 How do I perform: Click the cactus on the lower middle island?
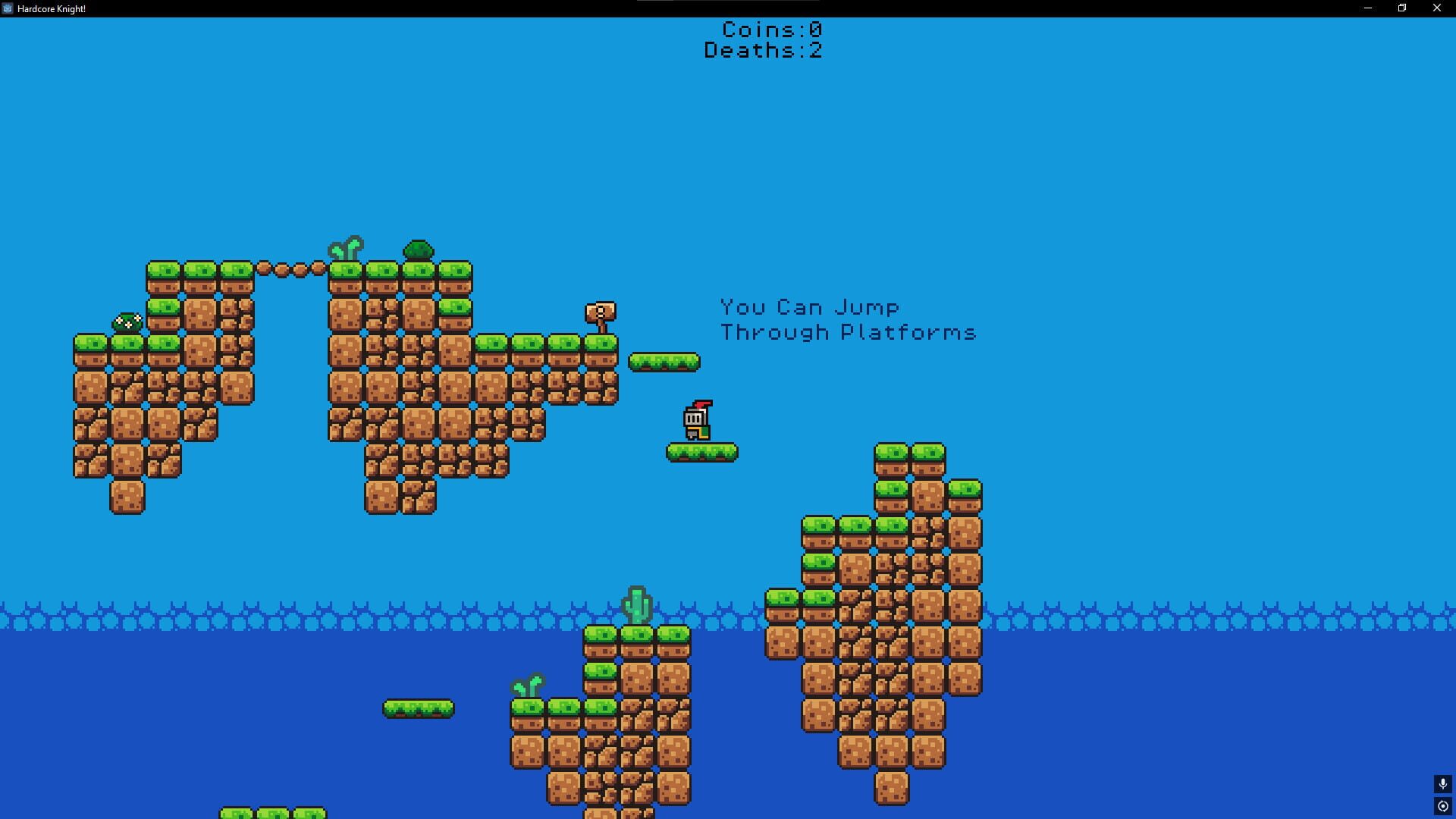(x=638, y=603)
